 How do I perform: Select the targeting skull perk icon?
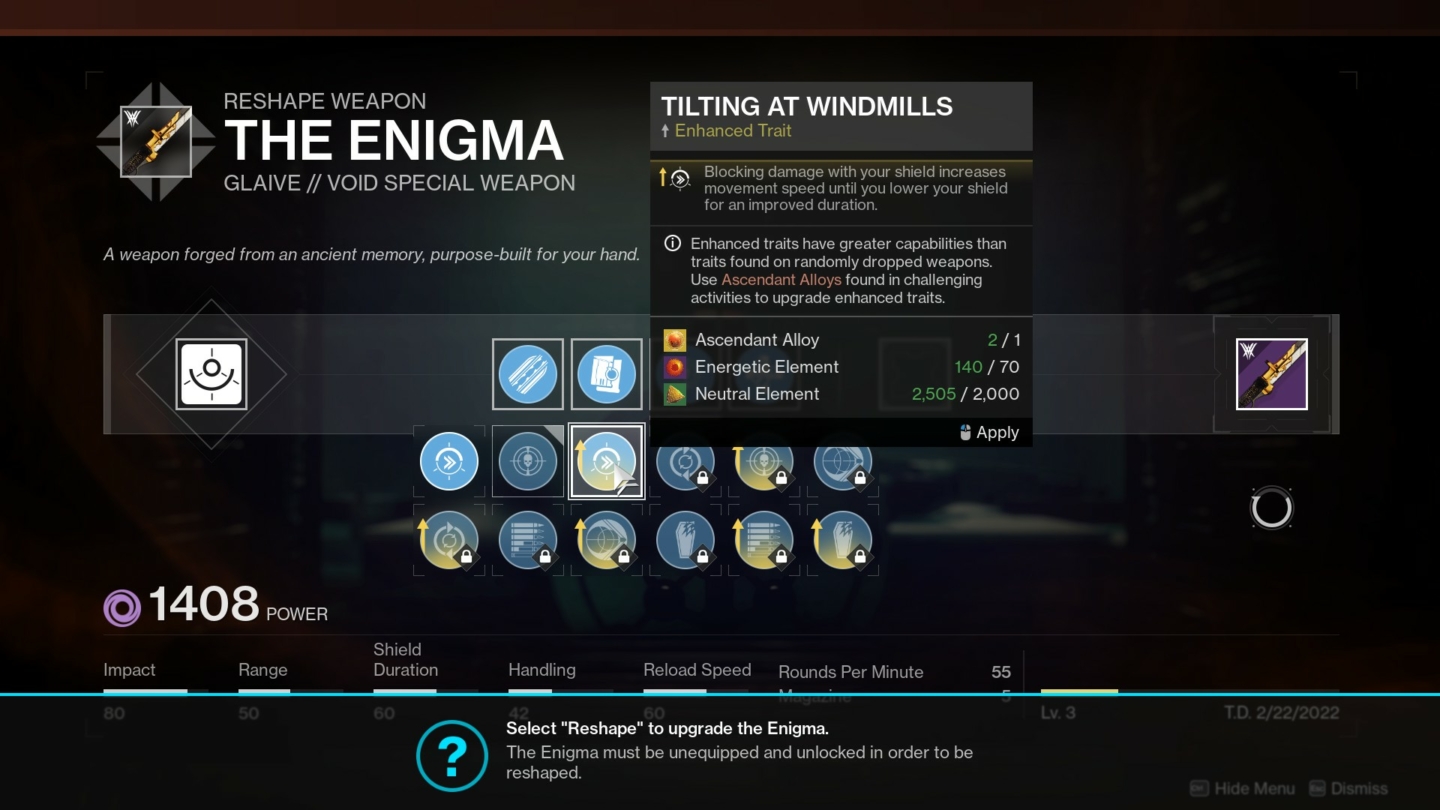coord(527,460)
